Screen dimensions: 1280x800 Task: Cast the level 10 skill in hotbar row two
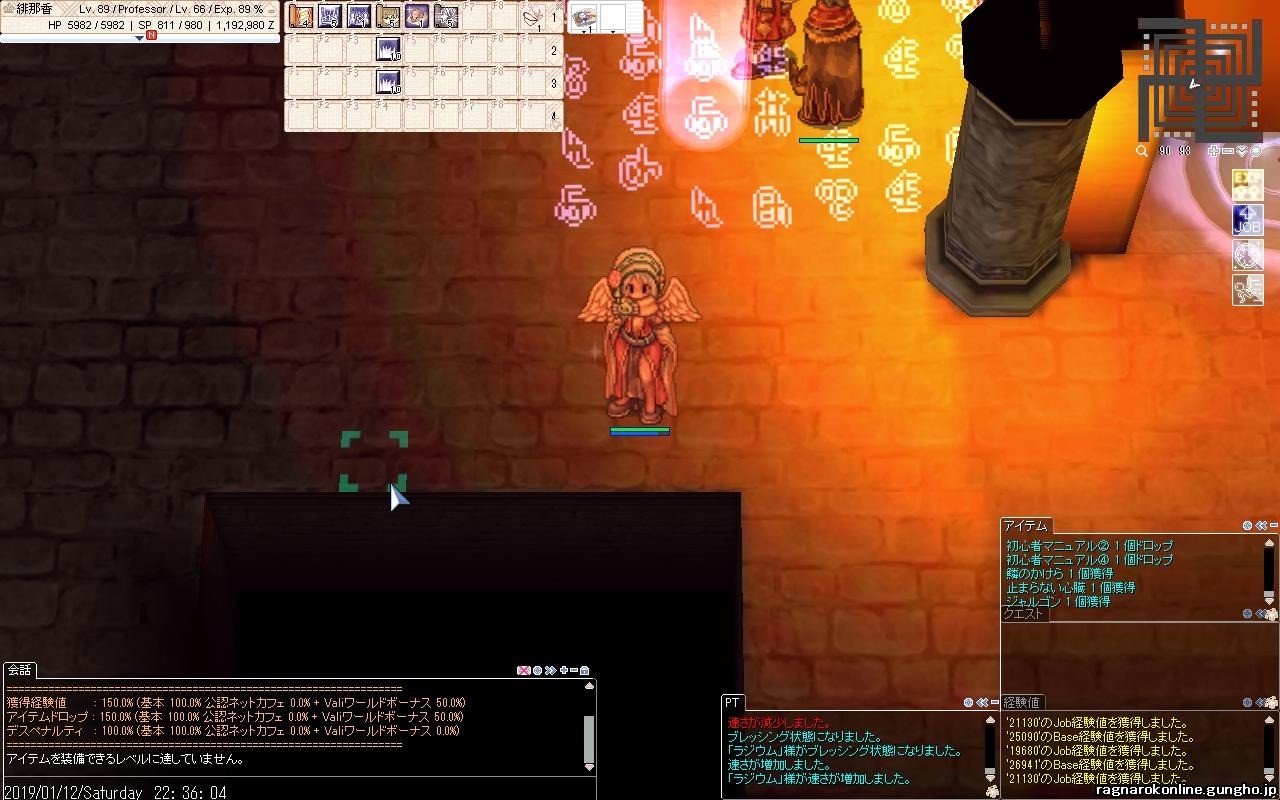click(388, 49)
